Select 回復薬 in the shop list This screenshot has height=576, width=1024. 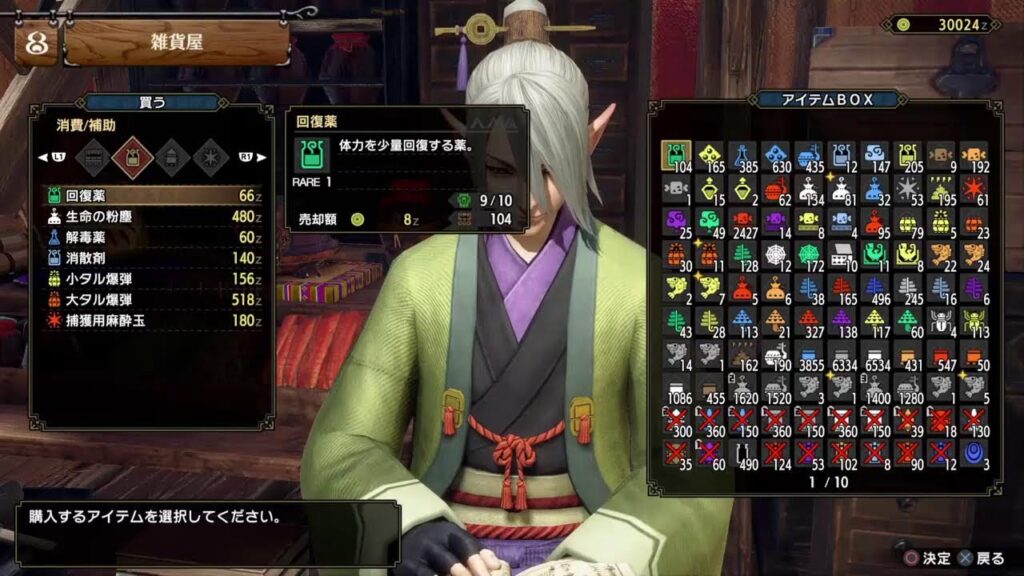coord(150,195)
